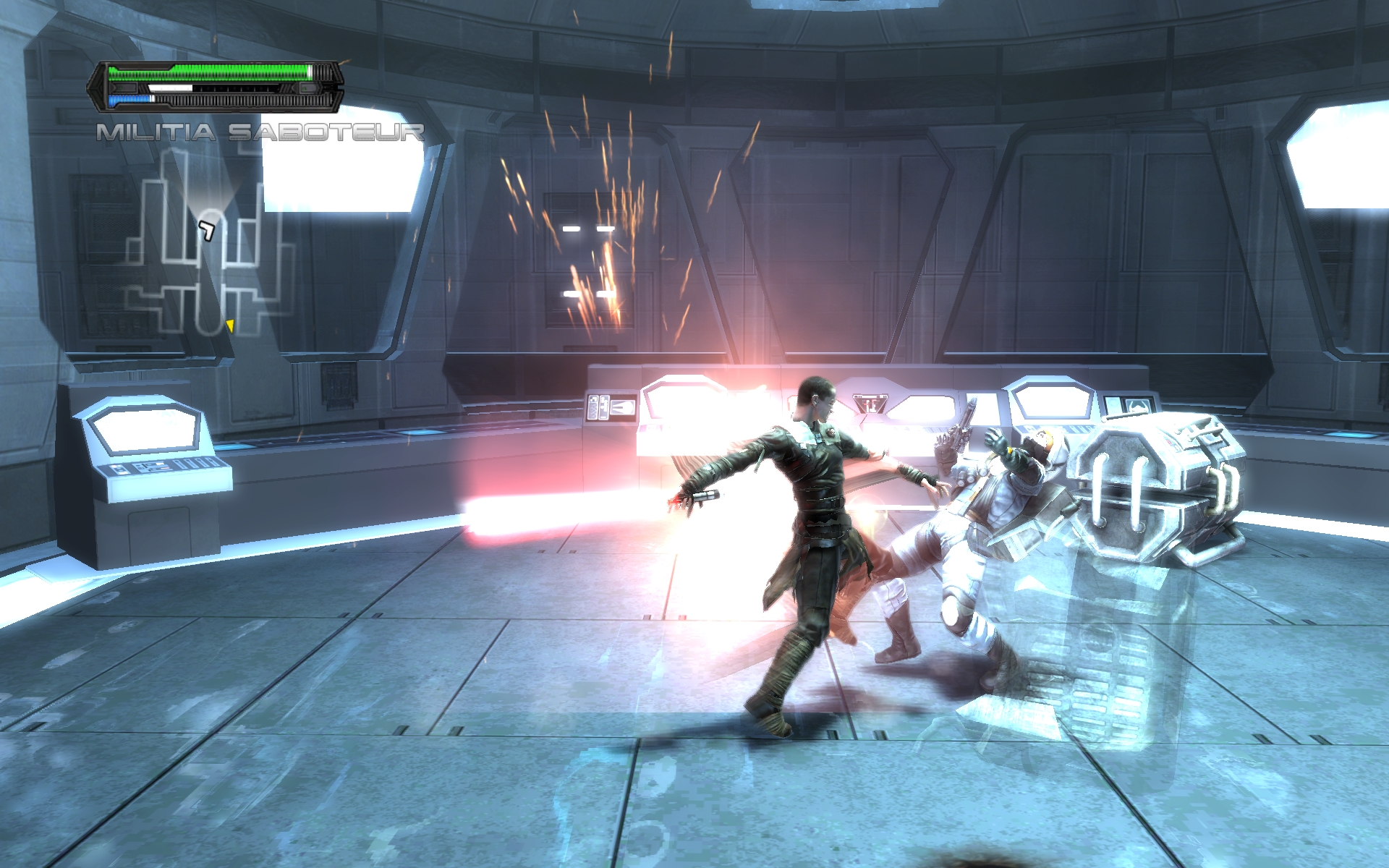The width and height of the screenshot is (1389, 868).
Task: Click the white player arrow on minimap
Action: coord(208,230)
